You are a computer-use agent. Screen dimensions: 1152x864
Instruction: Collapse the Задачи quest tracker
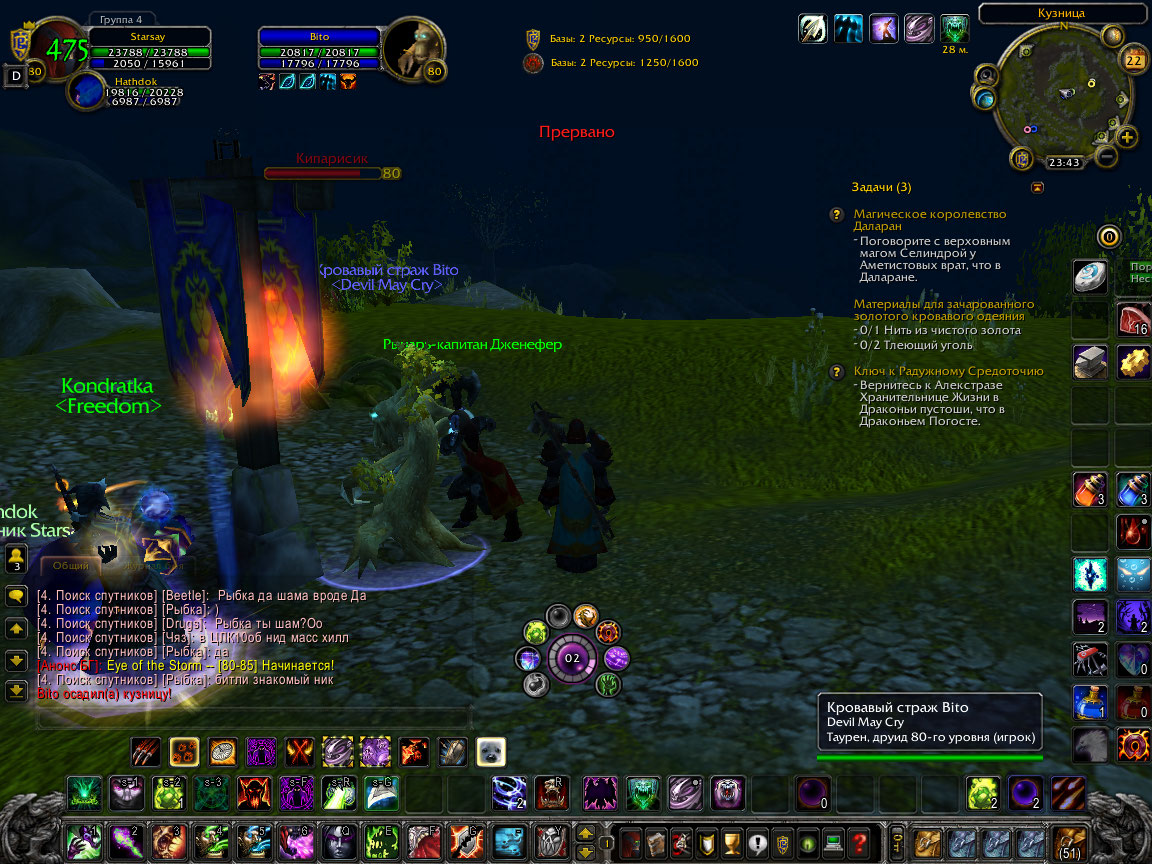pos(1037,187)
